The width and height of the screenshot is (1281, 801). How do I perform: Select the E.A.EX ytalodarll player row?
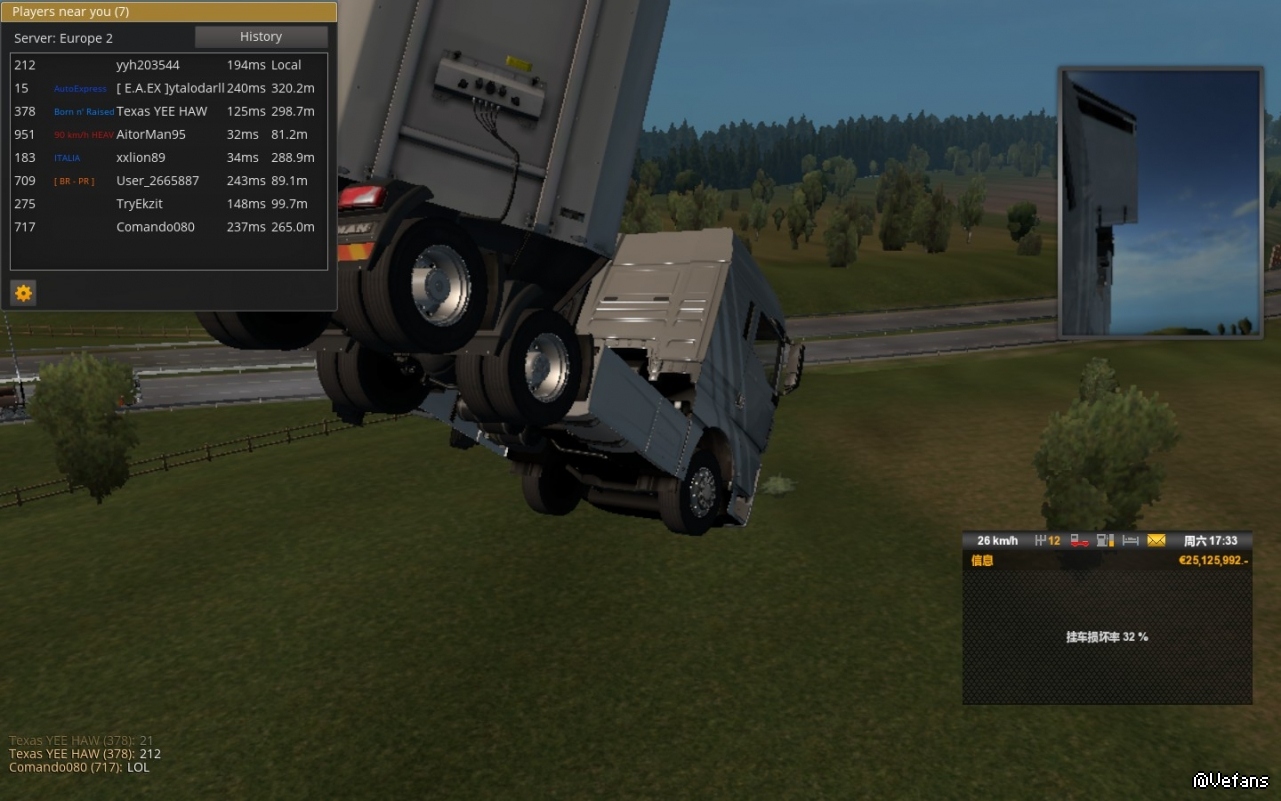[x=170, y=88]
